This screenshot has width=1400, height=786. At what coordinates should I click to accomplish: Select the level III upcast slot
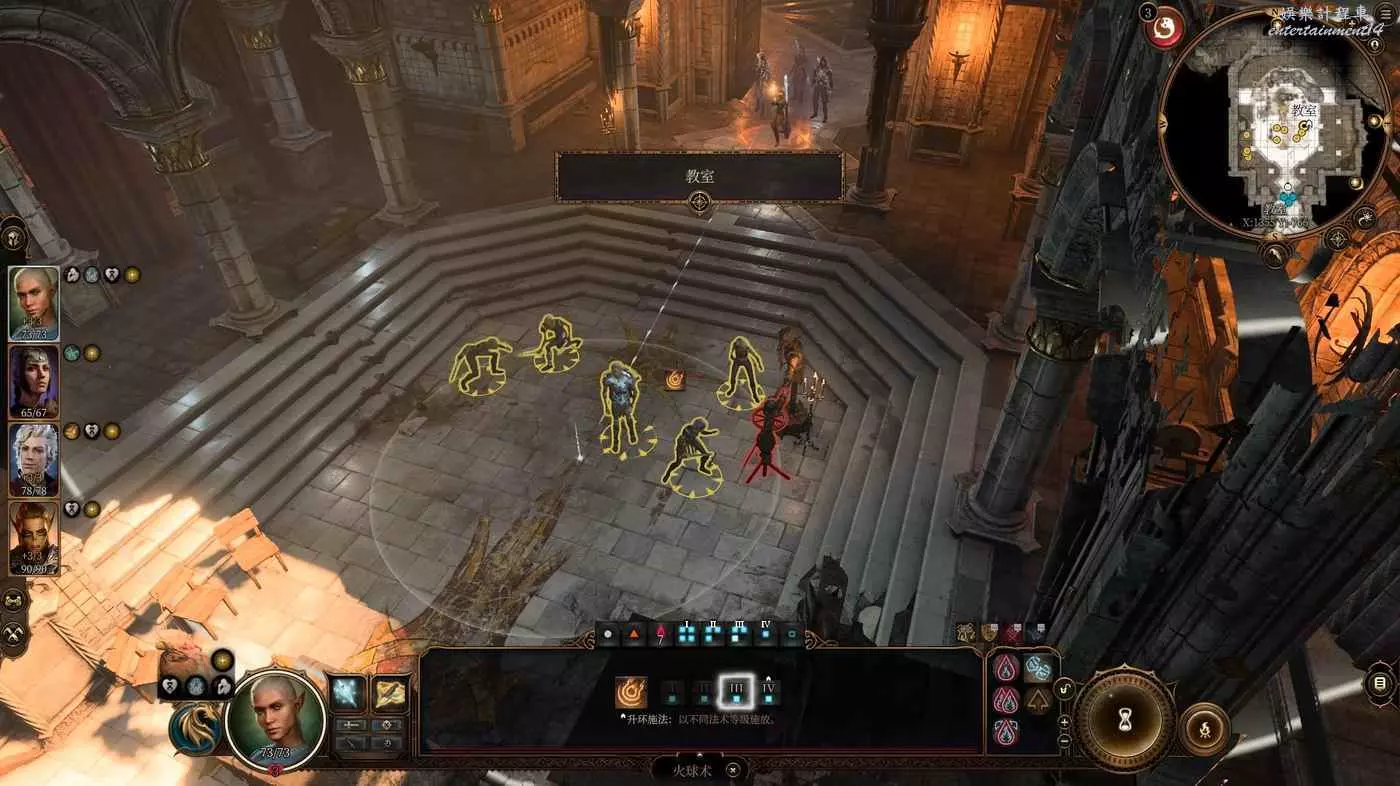(x=735, y=691)
